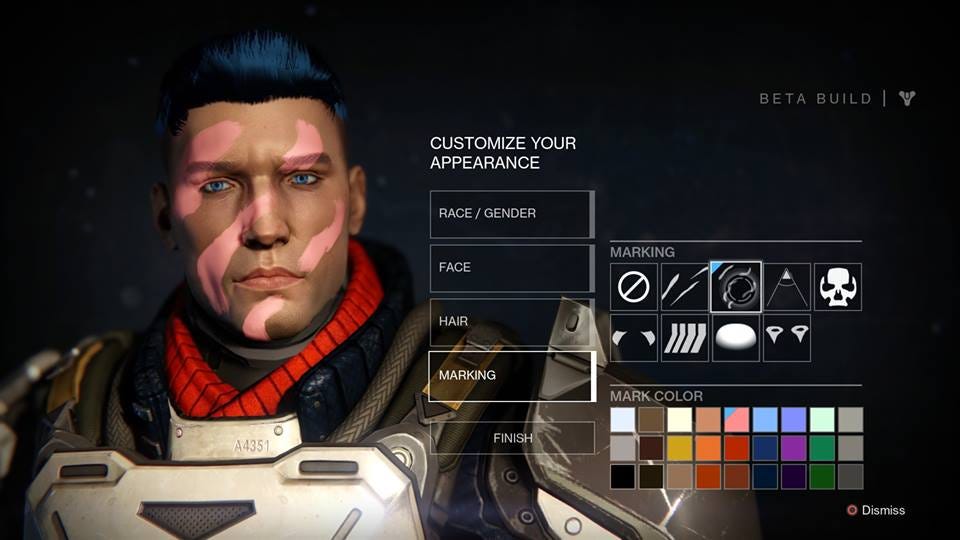Pick the purple mark color

[793, 448]
